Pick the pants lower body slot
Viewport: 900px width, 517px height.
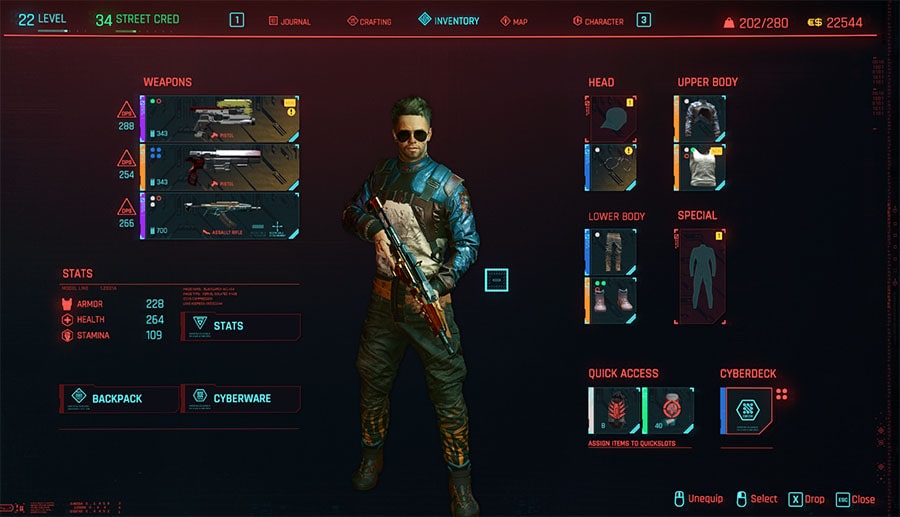[611, 251]
